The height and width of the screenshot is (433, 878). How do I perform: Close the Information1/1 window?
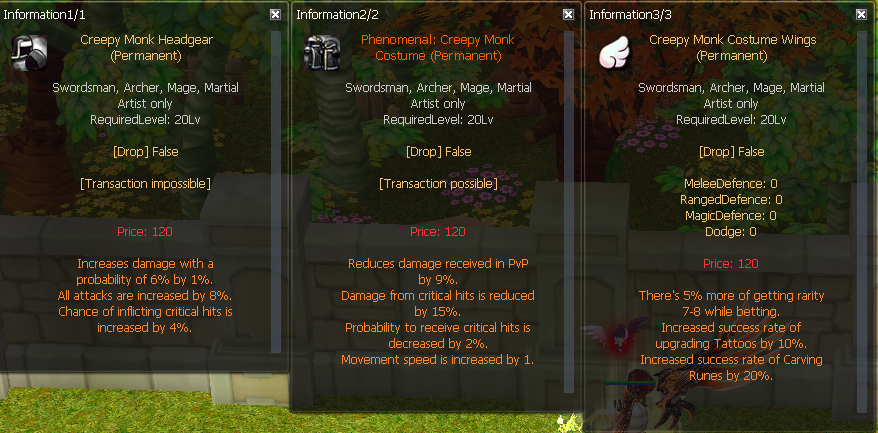tap(275, 15)
